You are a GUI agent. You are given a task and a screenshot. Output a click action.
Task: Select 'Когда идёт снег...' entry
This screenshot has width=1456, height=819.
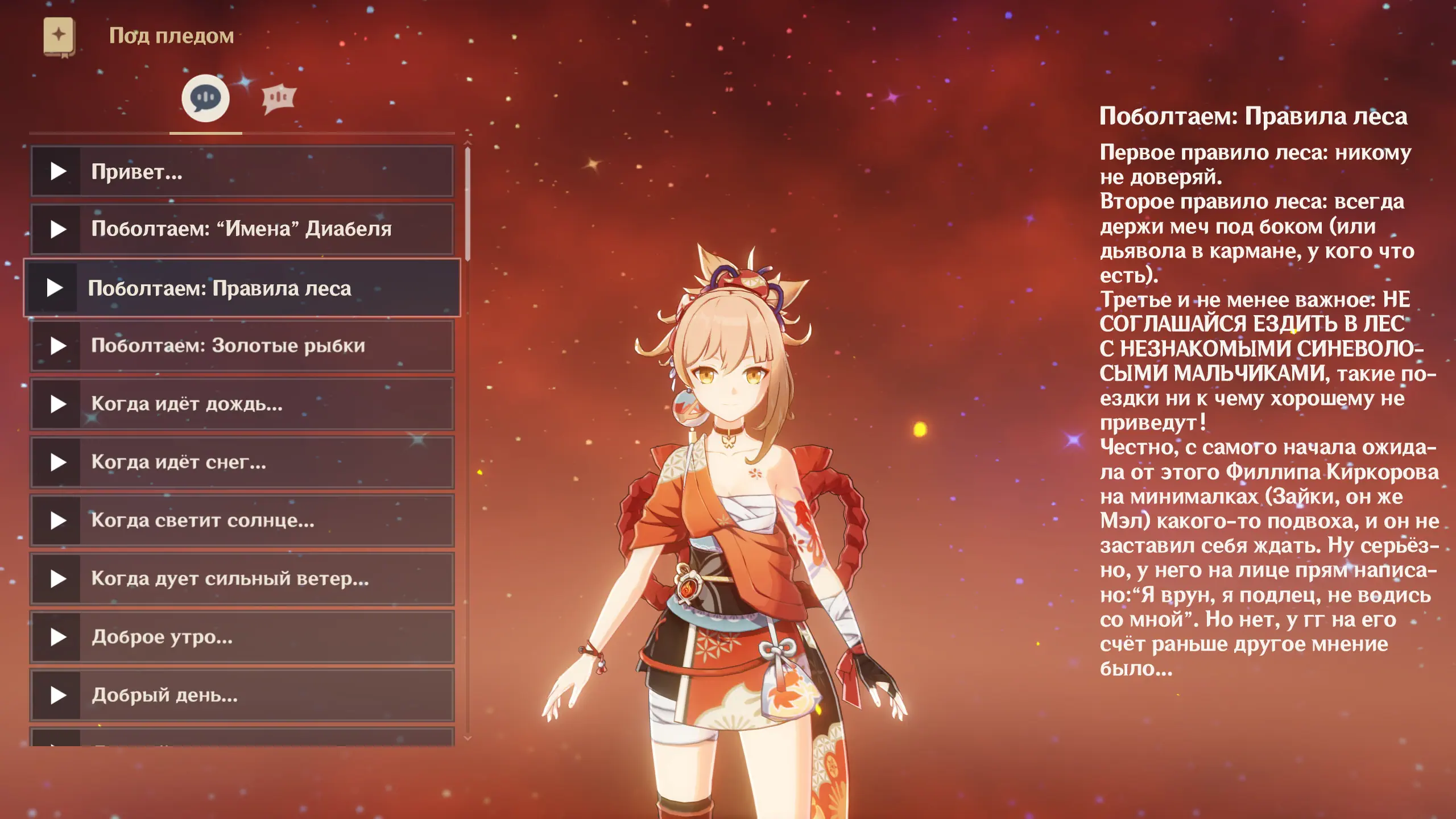242,462
